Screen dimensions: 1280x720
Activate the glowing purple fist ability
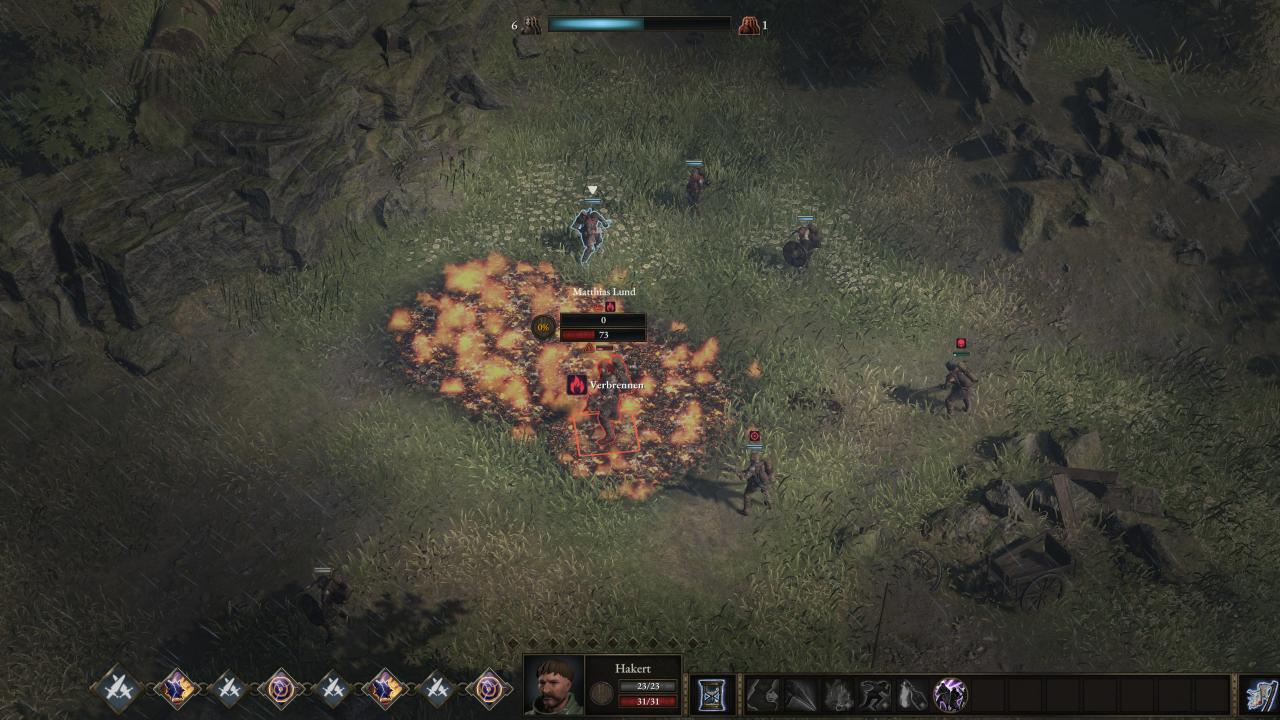(x=949, y=694)
